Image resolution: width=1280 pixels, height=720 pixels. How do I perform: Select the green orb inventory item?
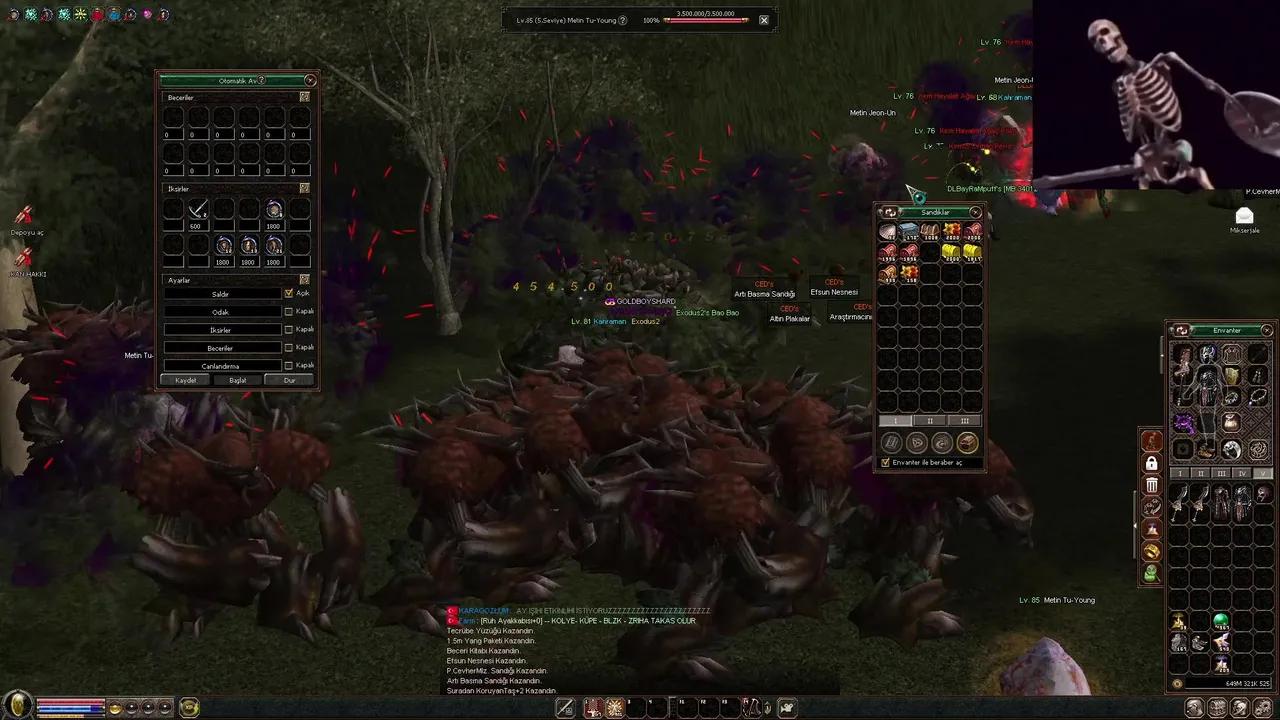1220,622
